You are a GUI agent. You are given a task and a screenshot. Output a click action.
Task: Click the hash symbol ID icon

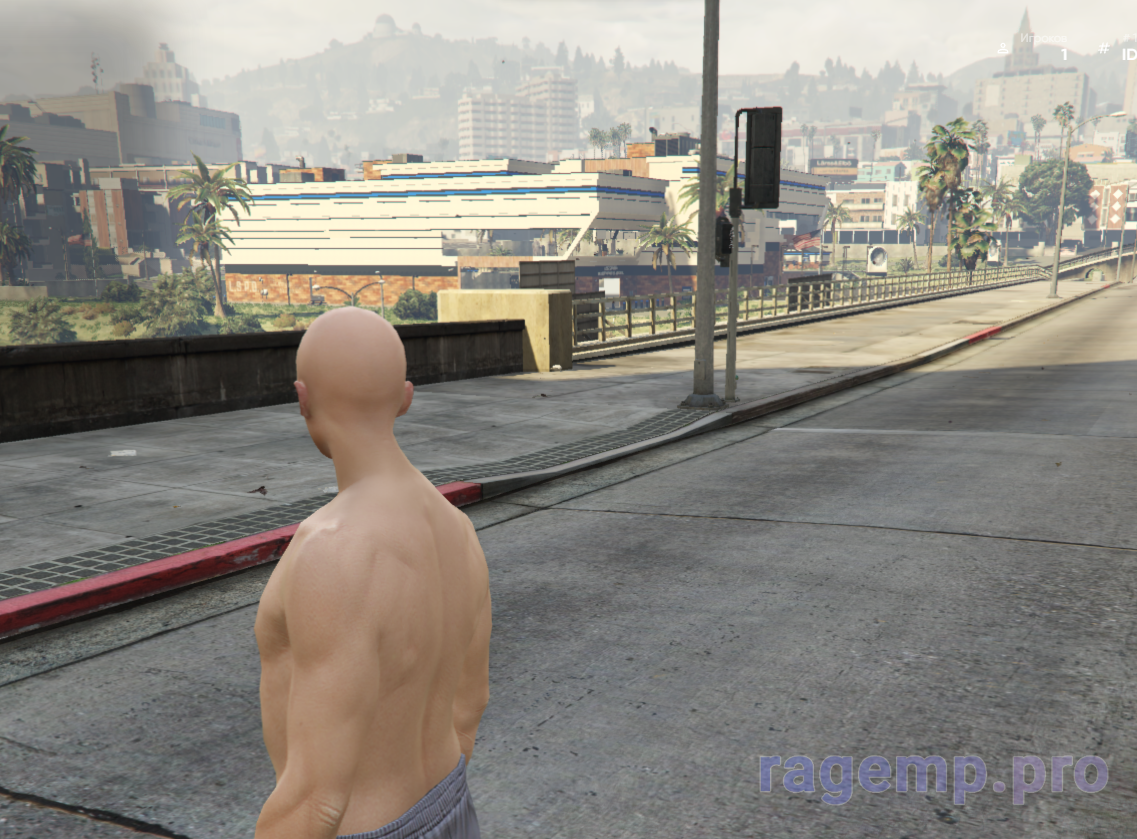tap(1102, 47)
